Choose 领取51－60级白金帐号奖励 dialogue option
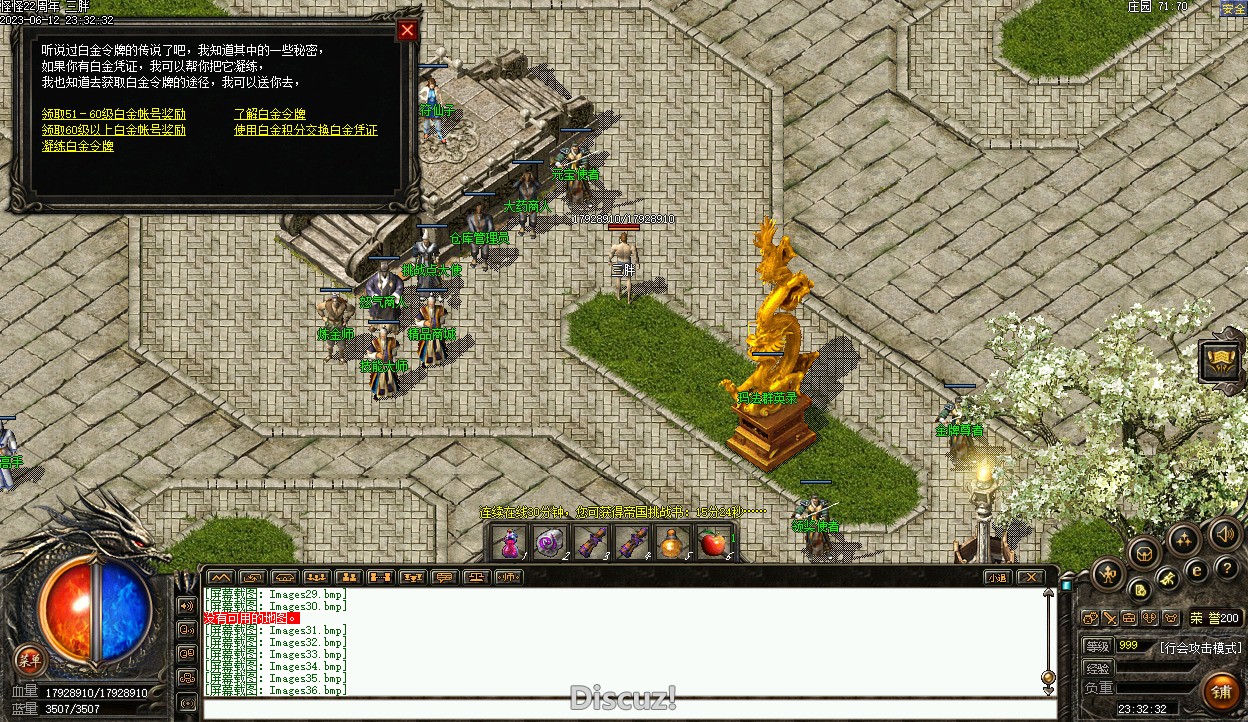 [x=114, y=114]
